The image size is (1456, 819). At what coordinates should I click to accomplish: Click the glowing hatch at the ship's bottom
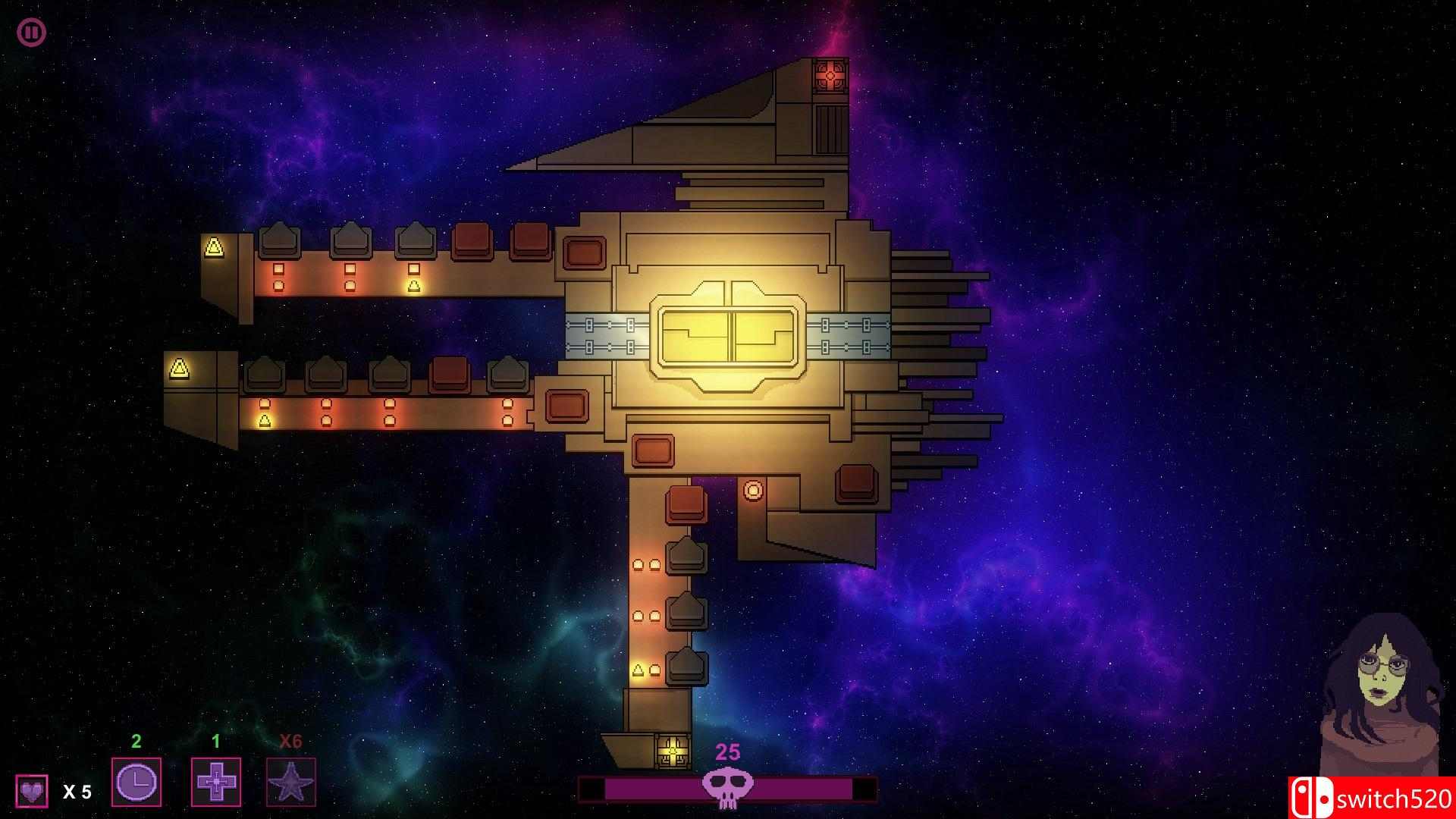pos(671,751)
